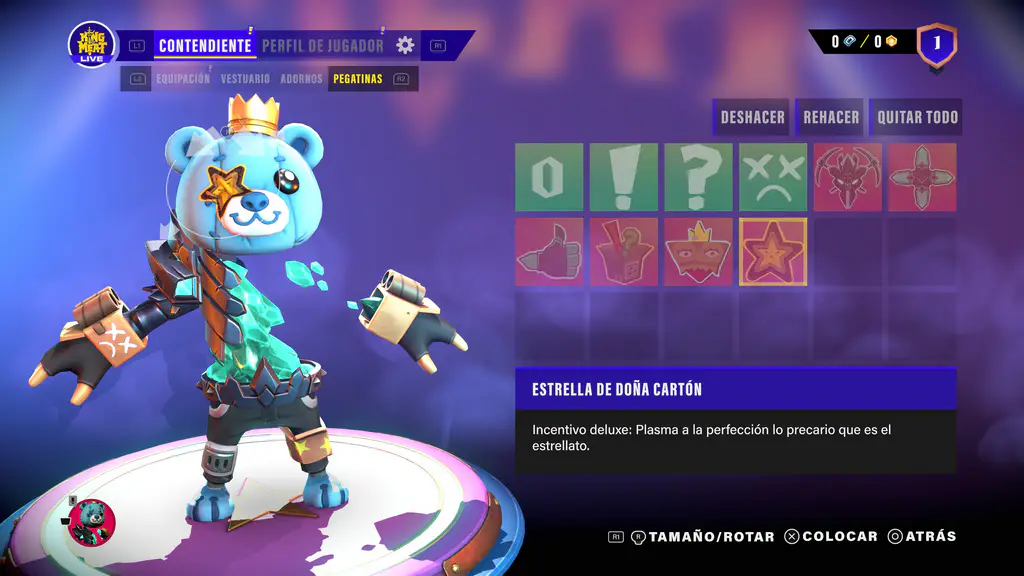Choose the exclamation mark sticker
This screenshot has width=1024, height=576.
pyautogui.click(x=624, y=177)
